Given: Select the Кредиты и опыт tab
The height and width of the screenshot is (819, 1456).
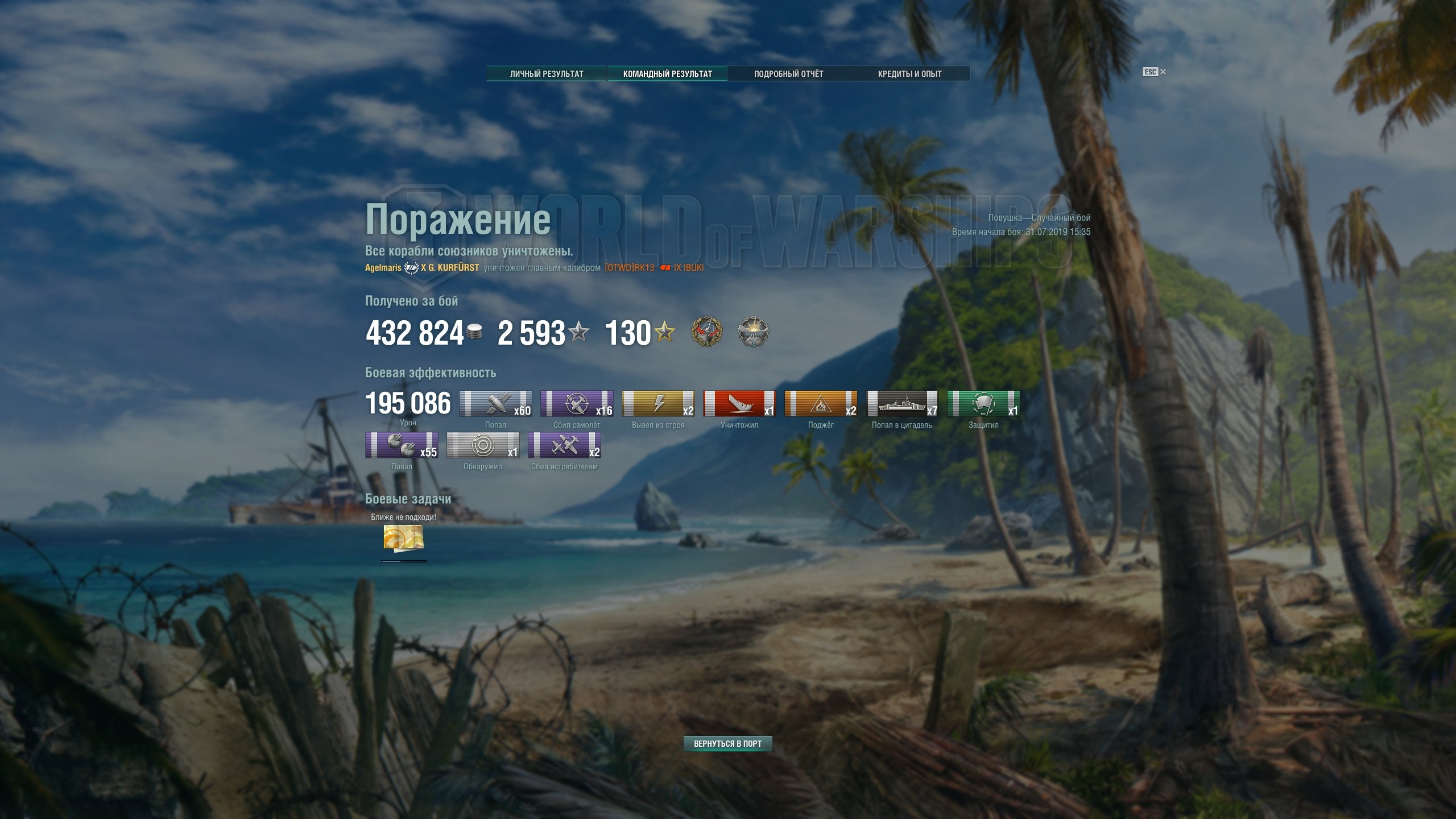Looking at the screenshot, I should coord(909,73).
